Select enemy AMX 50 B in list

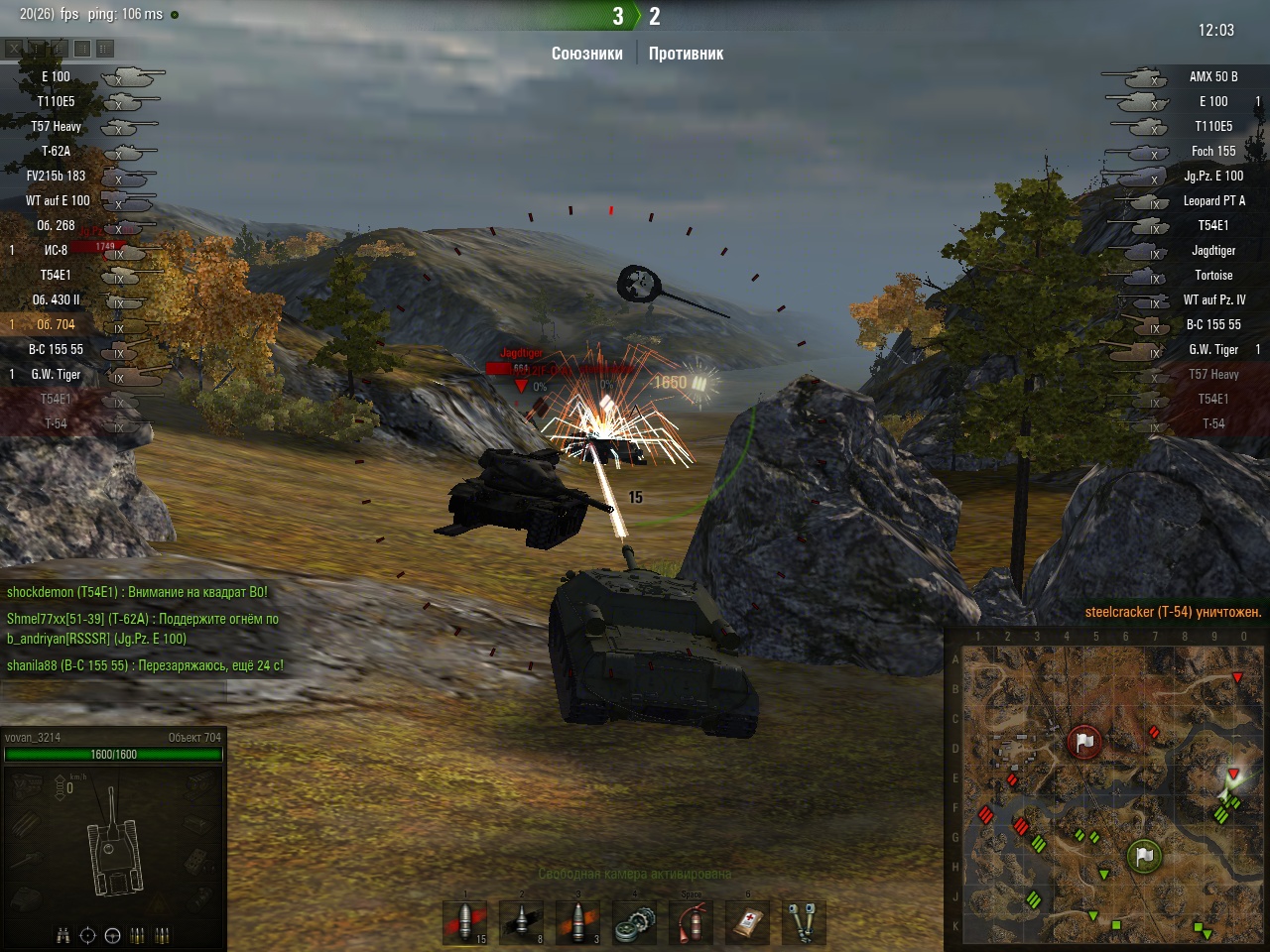pos(1212,76)
